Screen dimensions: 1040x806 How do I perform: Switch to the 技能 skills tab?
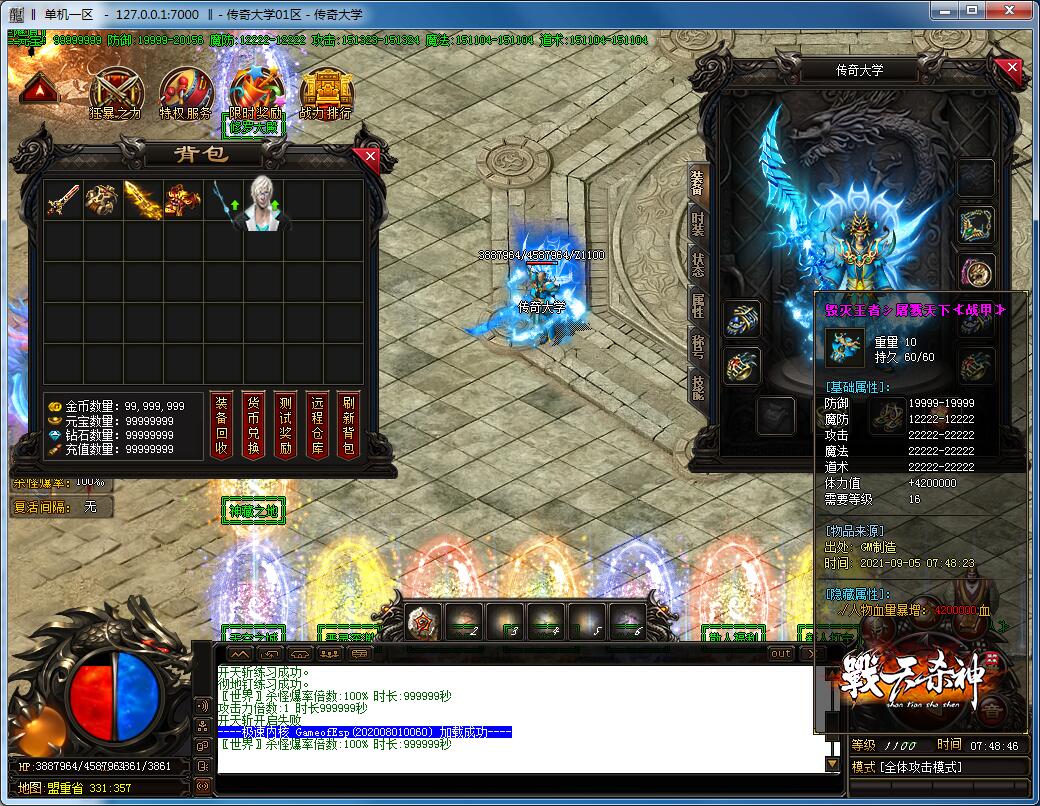coord(698,383)
